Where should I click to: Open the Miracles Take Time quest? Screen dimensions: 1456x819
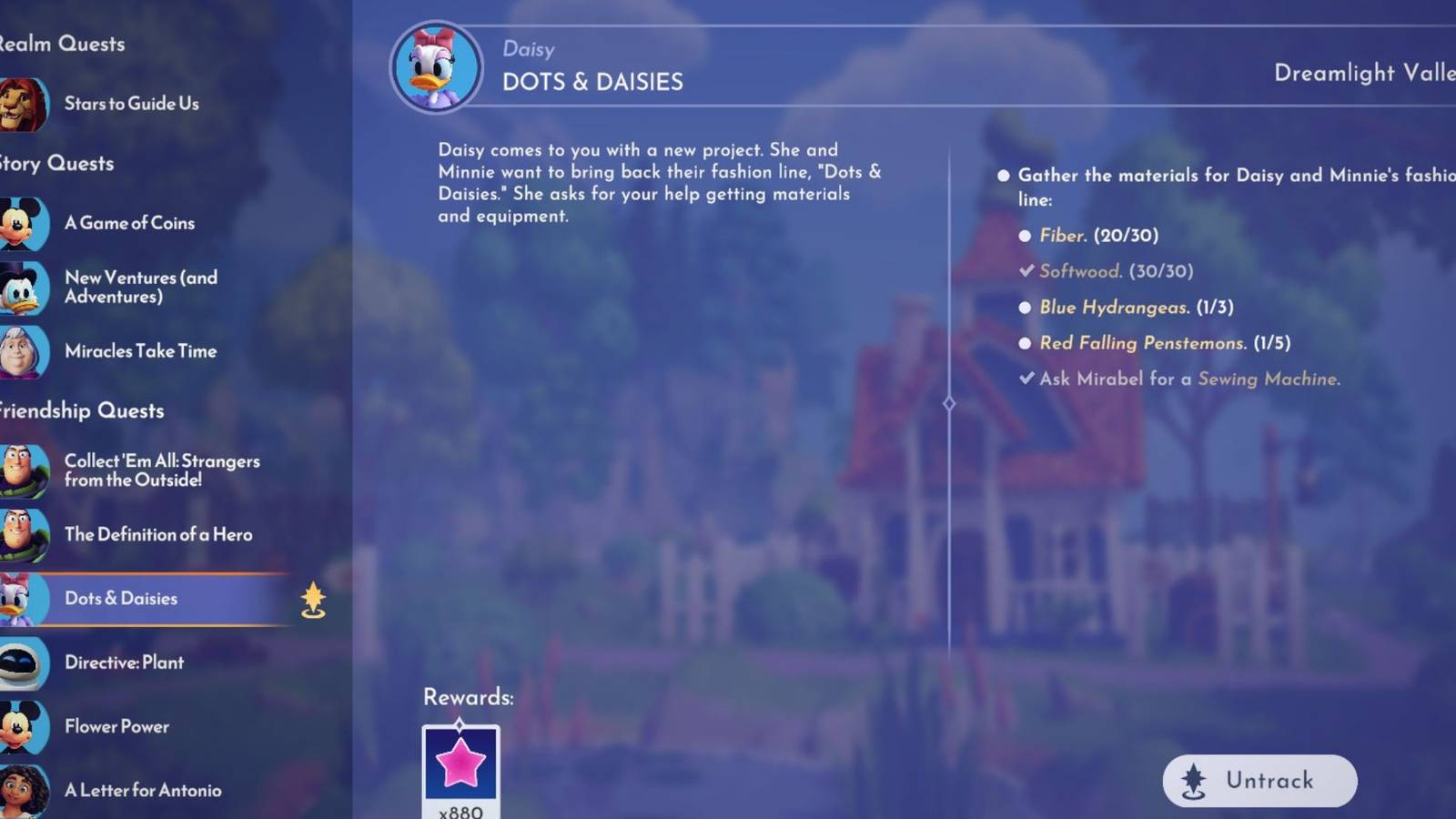pos(140,351)
